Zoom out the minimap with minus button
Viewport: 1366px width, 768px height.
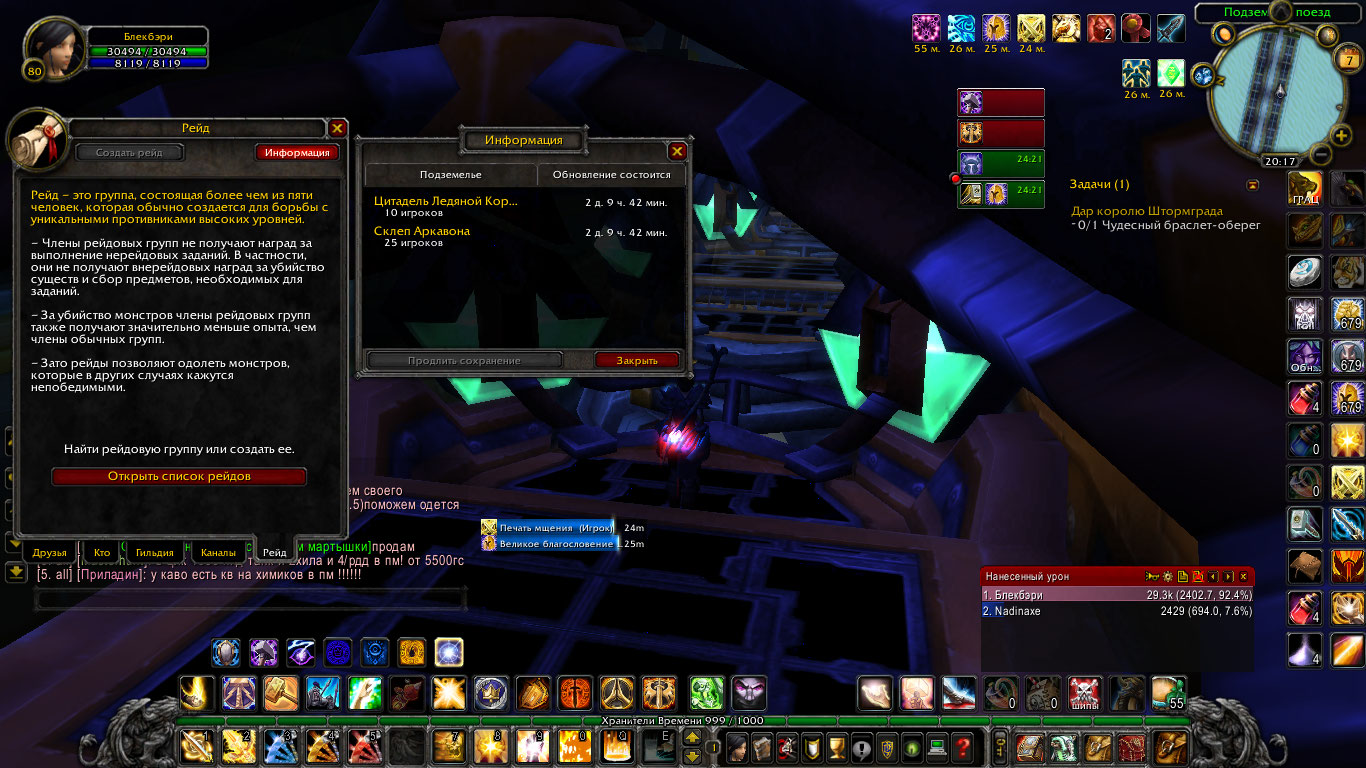tap(1319, 155)
